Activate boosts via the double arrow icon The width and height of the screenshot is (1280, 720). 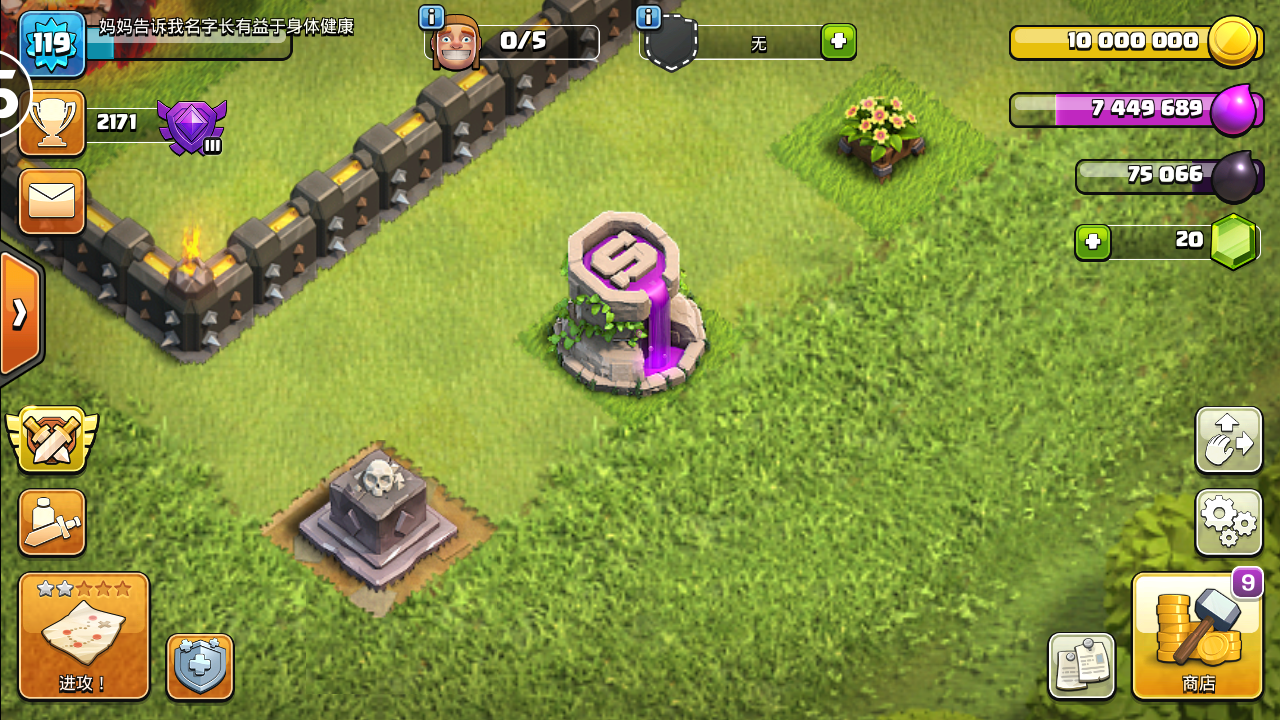(1228, 440)
